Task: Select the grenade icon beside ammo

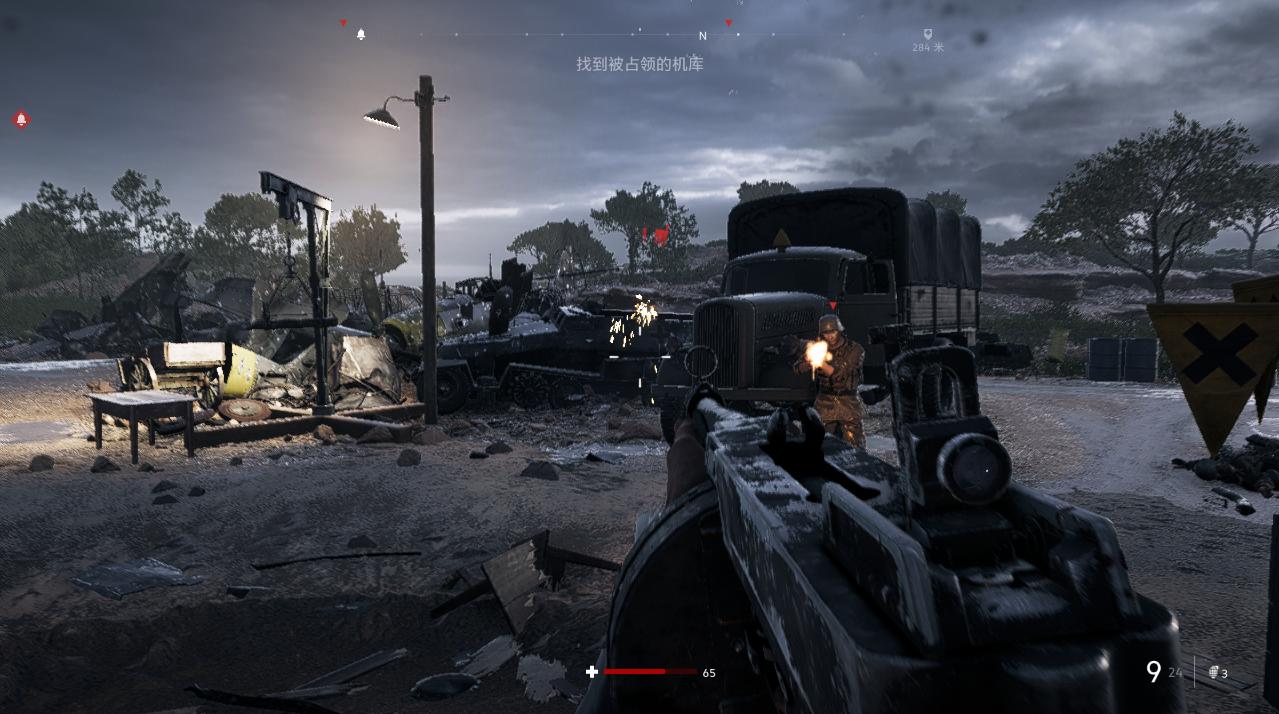Action: 1212,672
